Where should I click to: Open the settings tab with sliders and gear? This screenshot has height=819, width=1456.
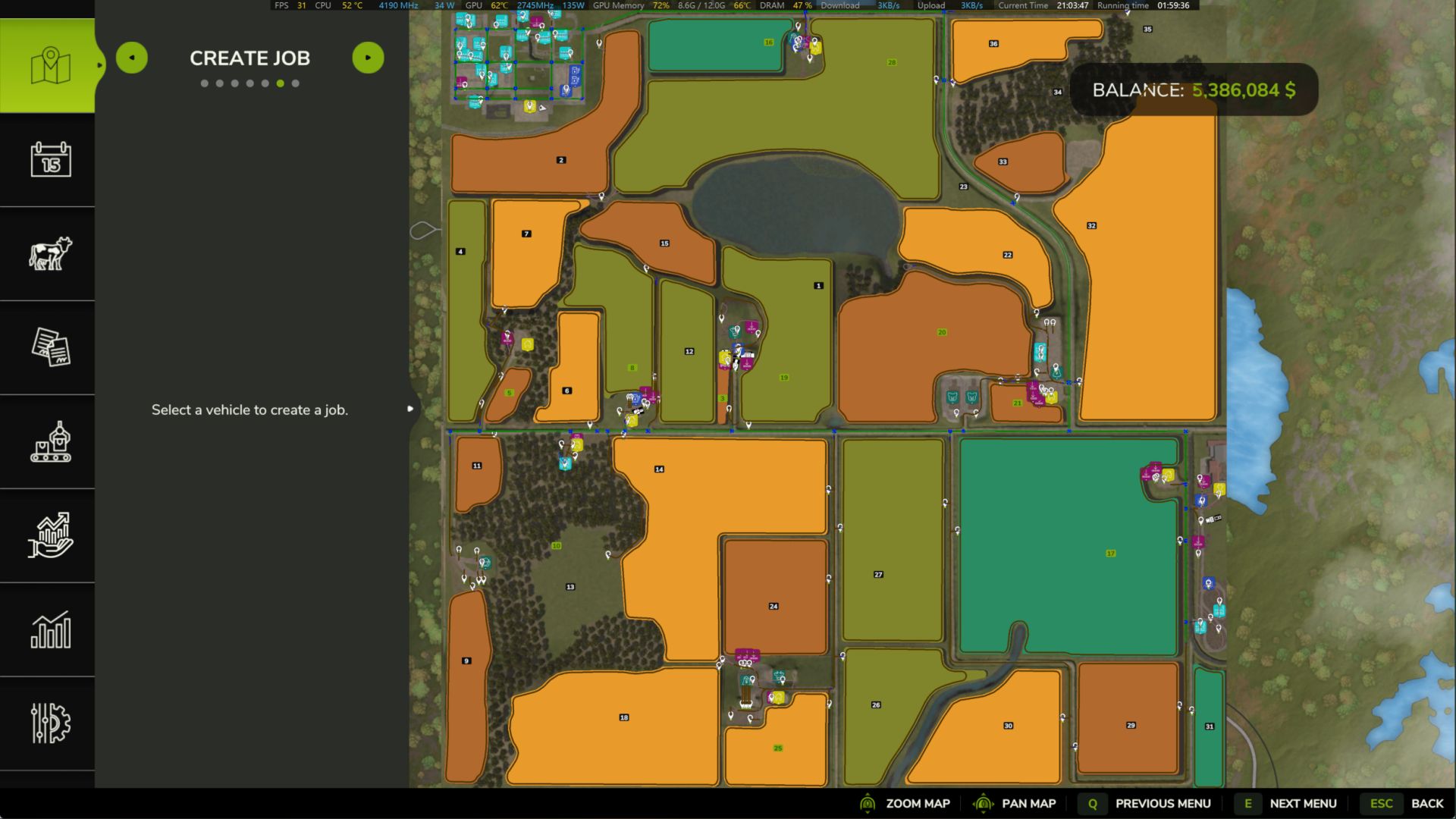pyautogui.click(x=50, y=723)
